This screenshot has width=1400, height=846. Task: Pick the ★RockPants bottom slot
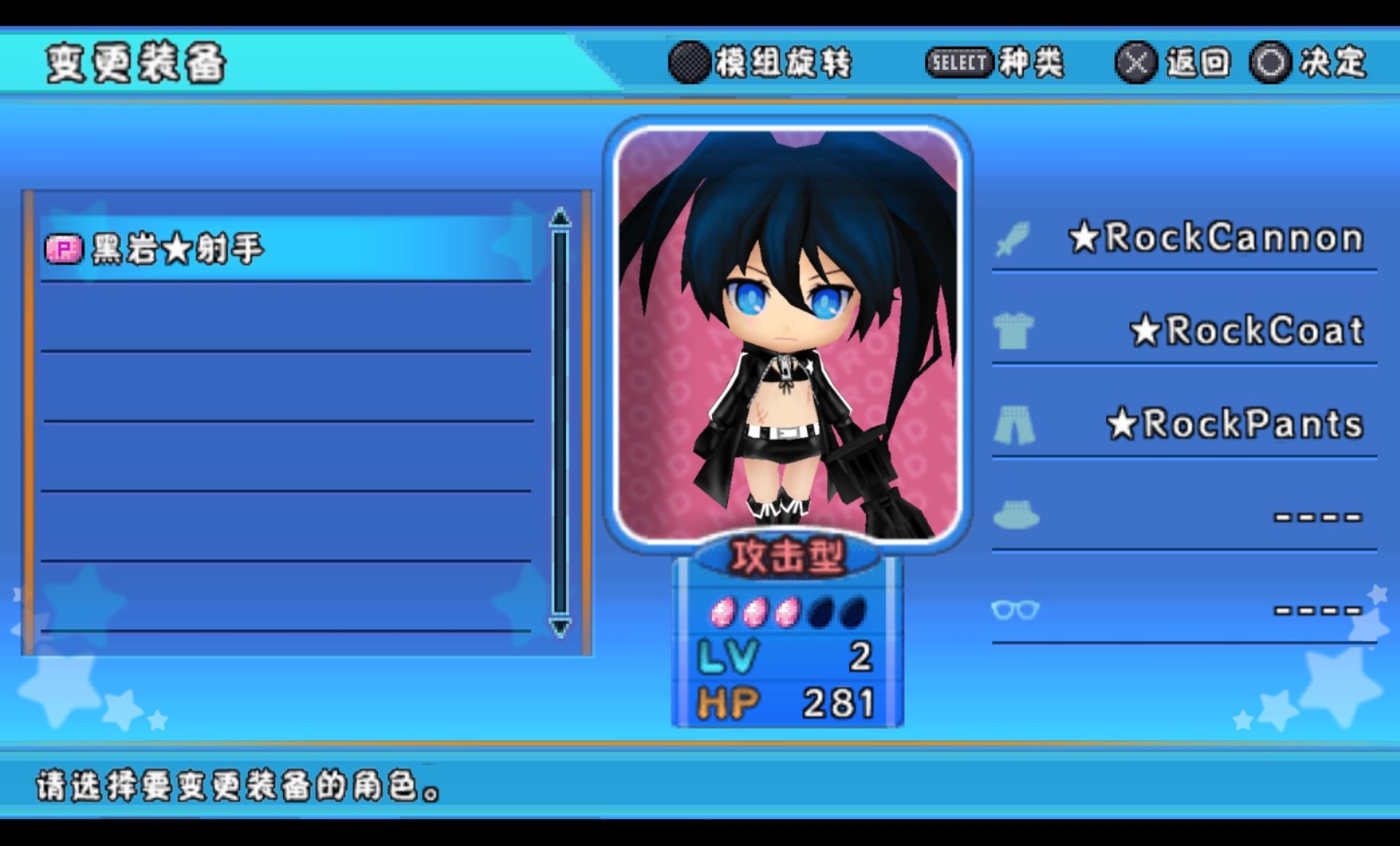click(1183, 424)
